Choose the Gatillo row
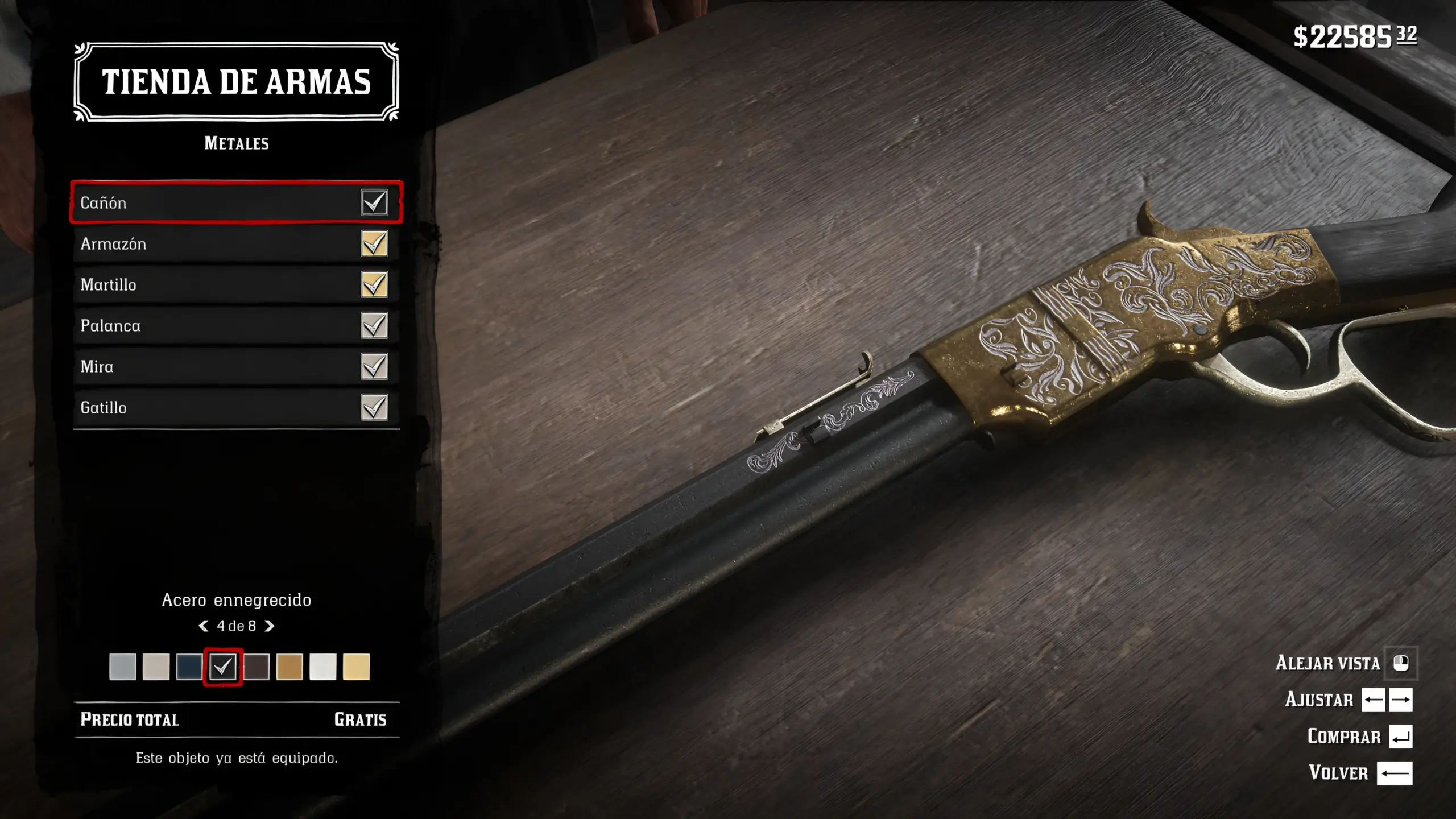Viewport: 1456px width, 819px height. tap(236, 407)
